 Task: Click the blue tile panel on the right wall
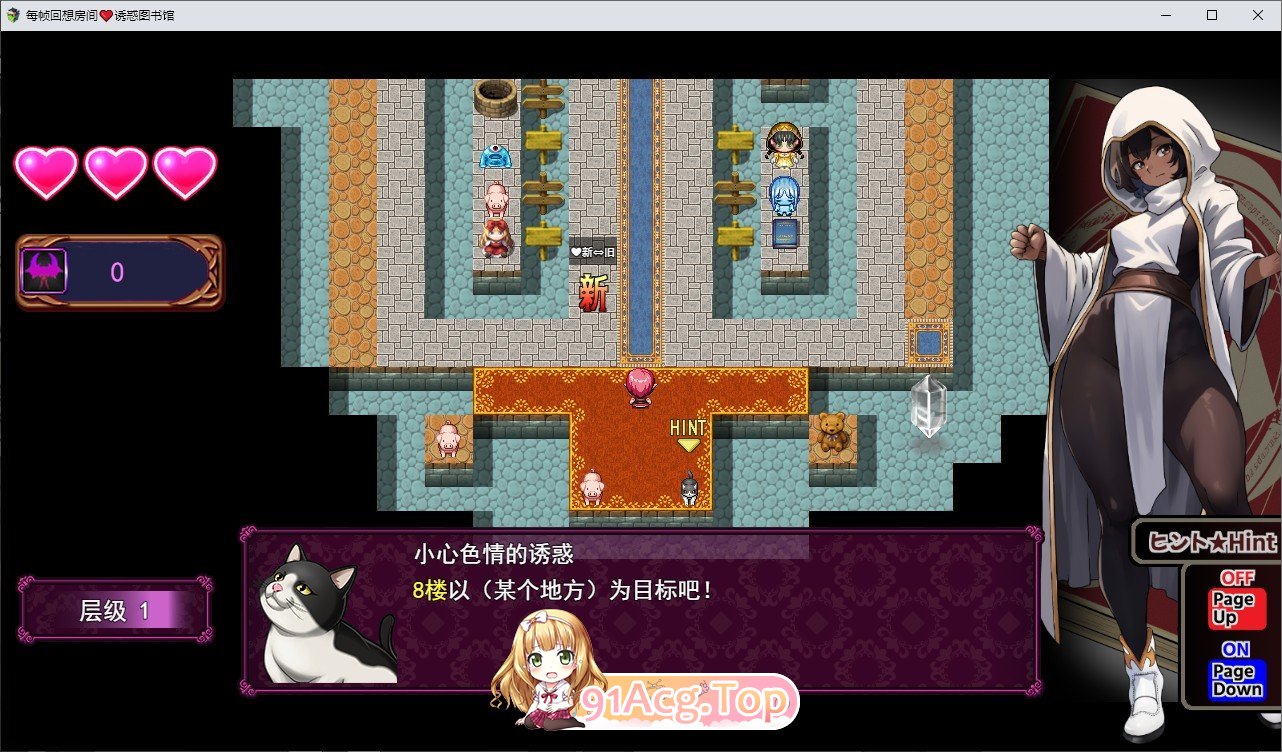(929, 345)
